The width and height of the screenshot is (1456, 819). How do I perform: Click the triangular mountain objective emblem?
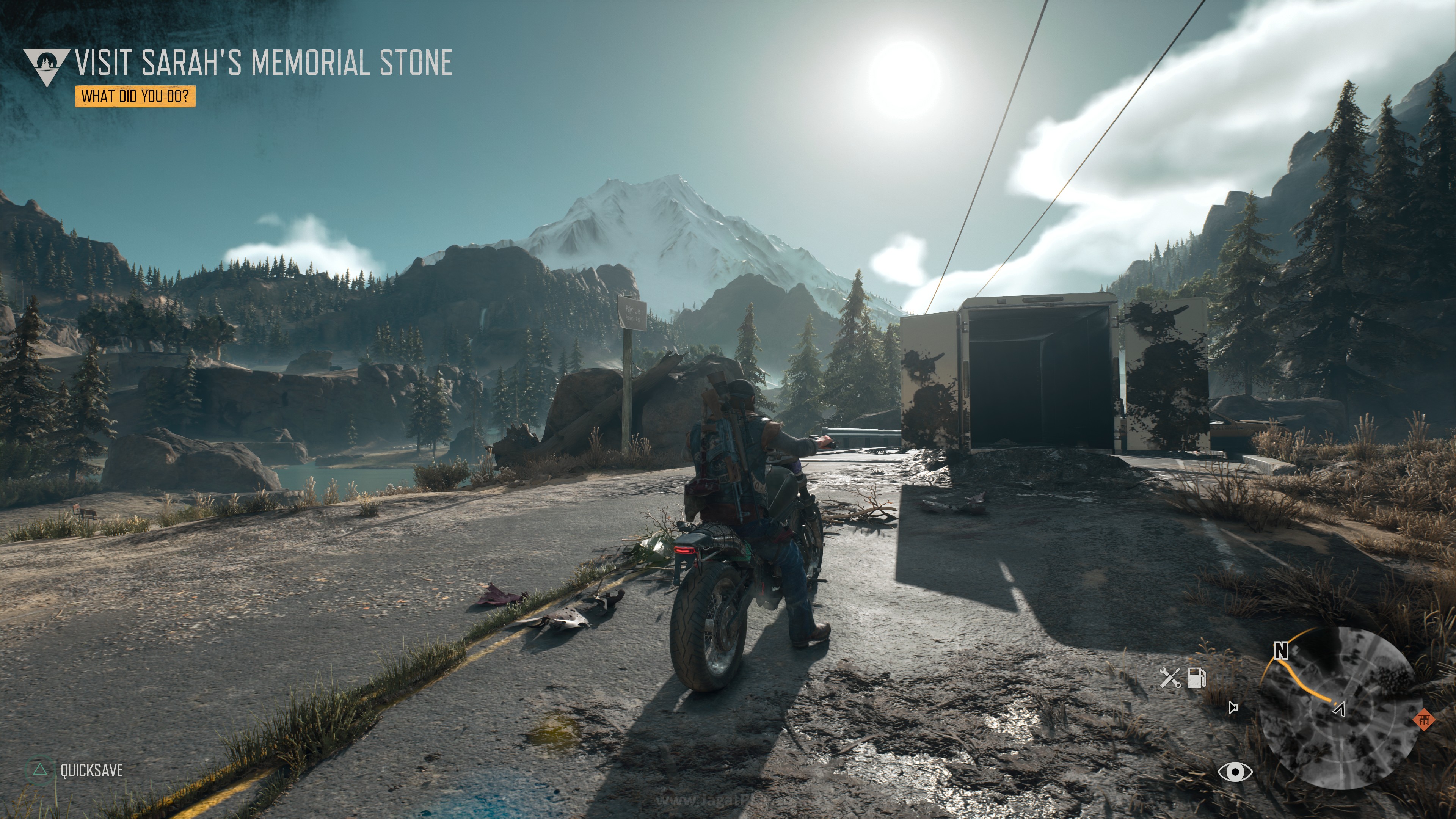tap(46, 66)
